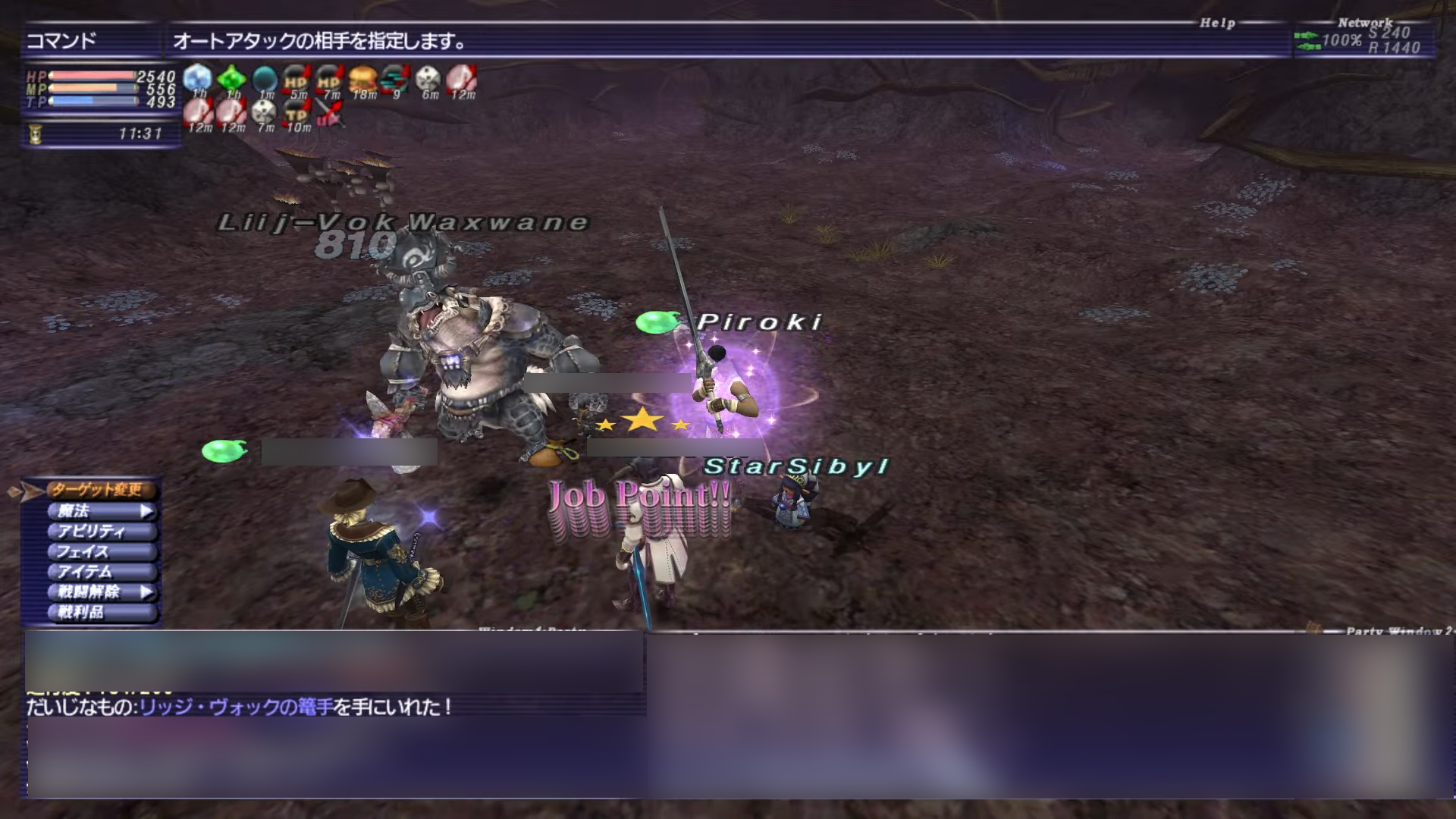Select the sword attack-up status icon

pos(329,114)
